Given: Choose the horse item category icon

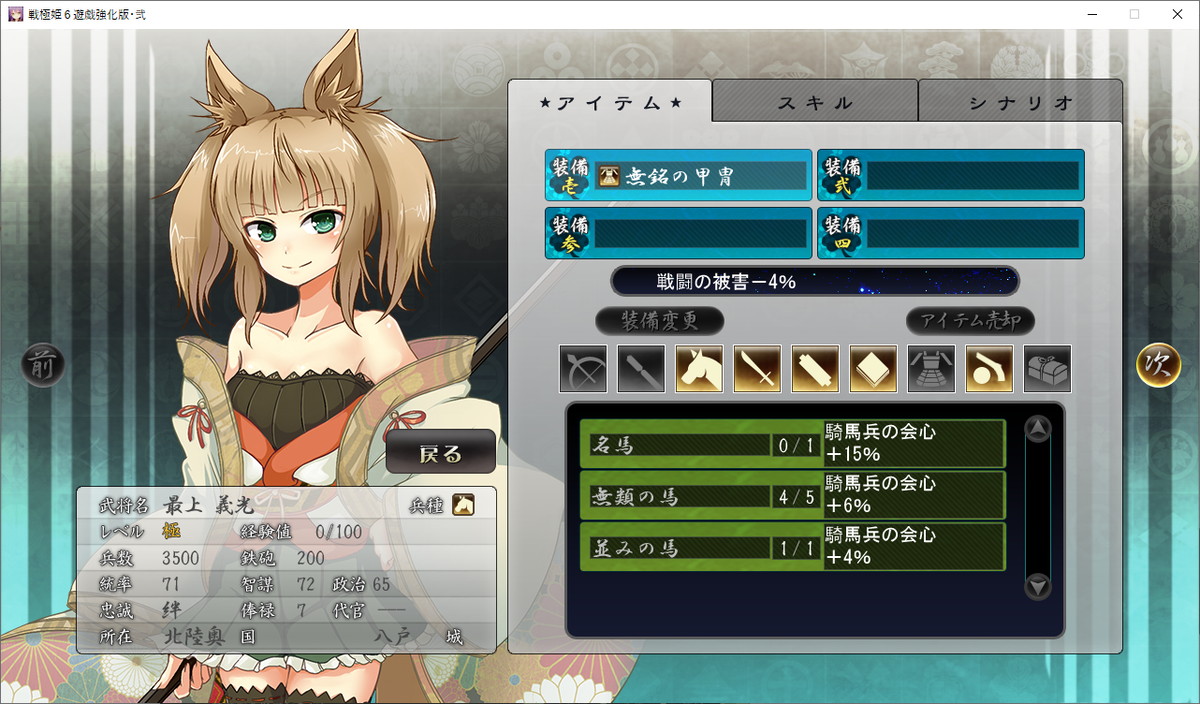Looking at the screenshot, I should click(x=699, y=369).
